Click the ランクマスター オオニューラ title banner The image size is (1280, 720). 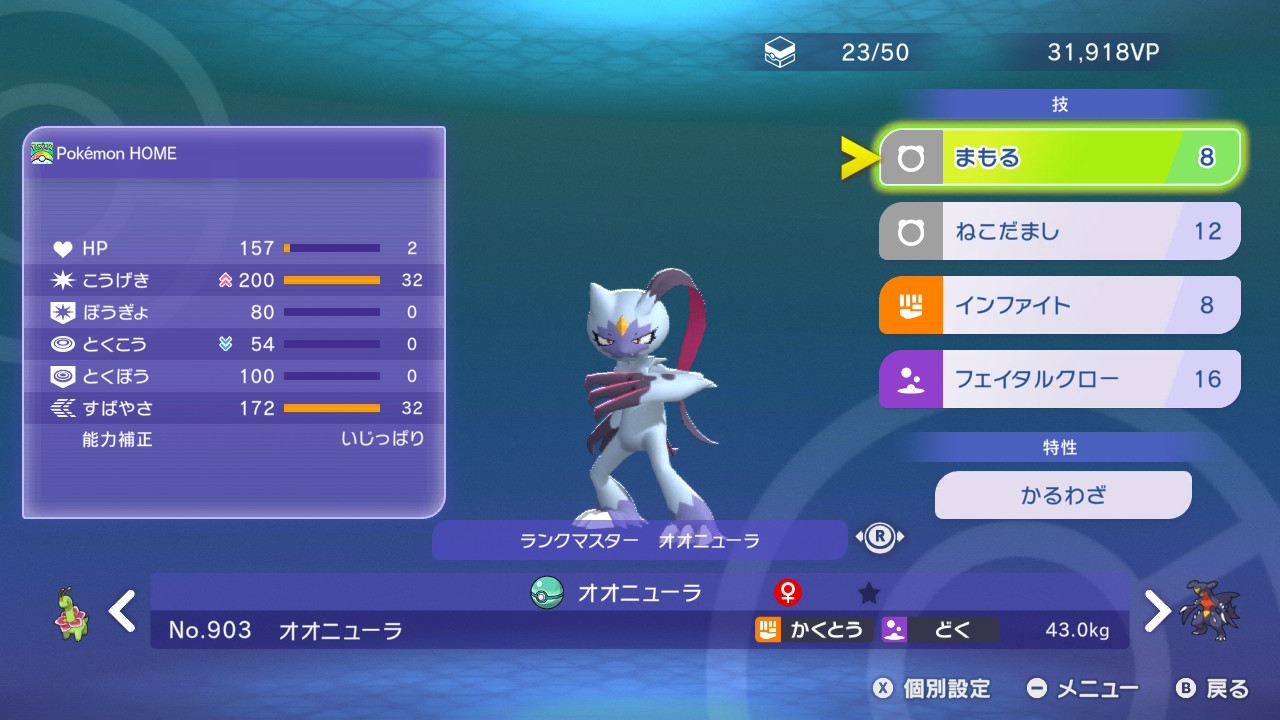(x=639, y=541)
